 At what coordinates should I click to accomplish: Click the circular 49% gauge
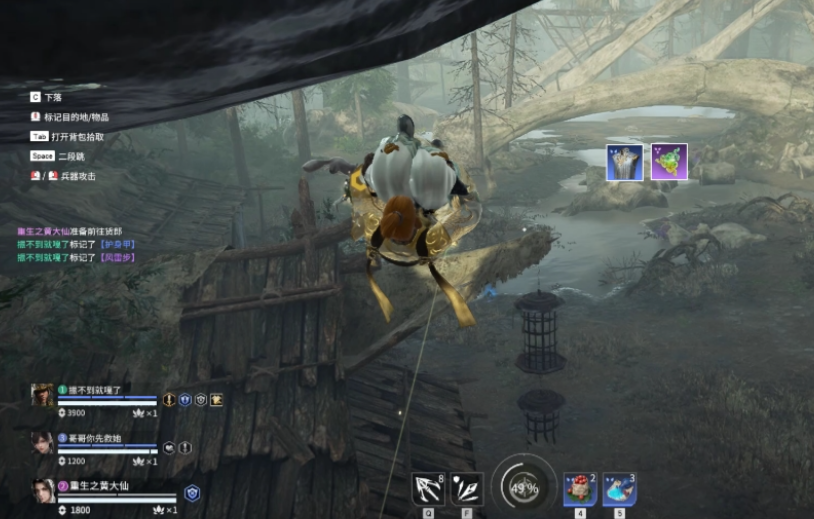[x=523, y=487]
